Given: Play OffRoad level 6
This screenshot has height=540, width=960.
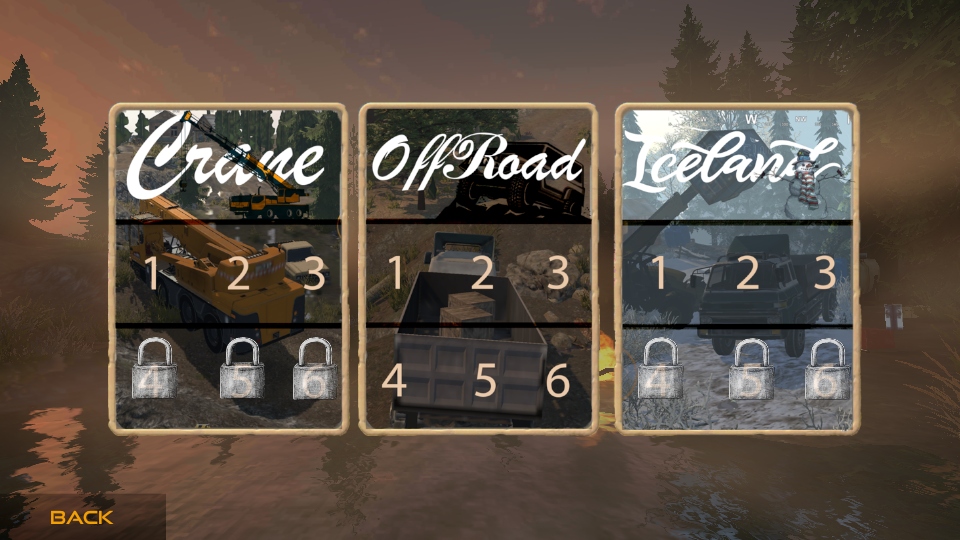Looking at the screenshot, I should 557,380.
